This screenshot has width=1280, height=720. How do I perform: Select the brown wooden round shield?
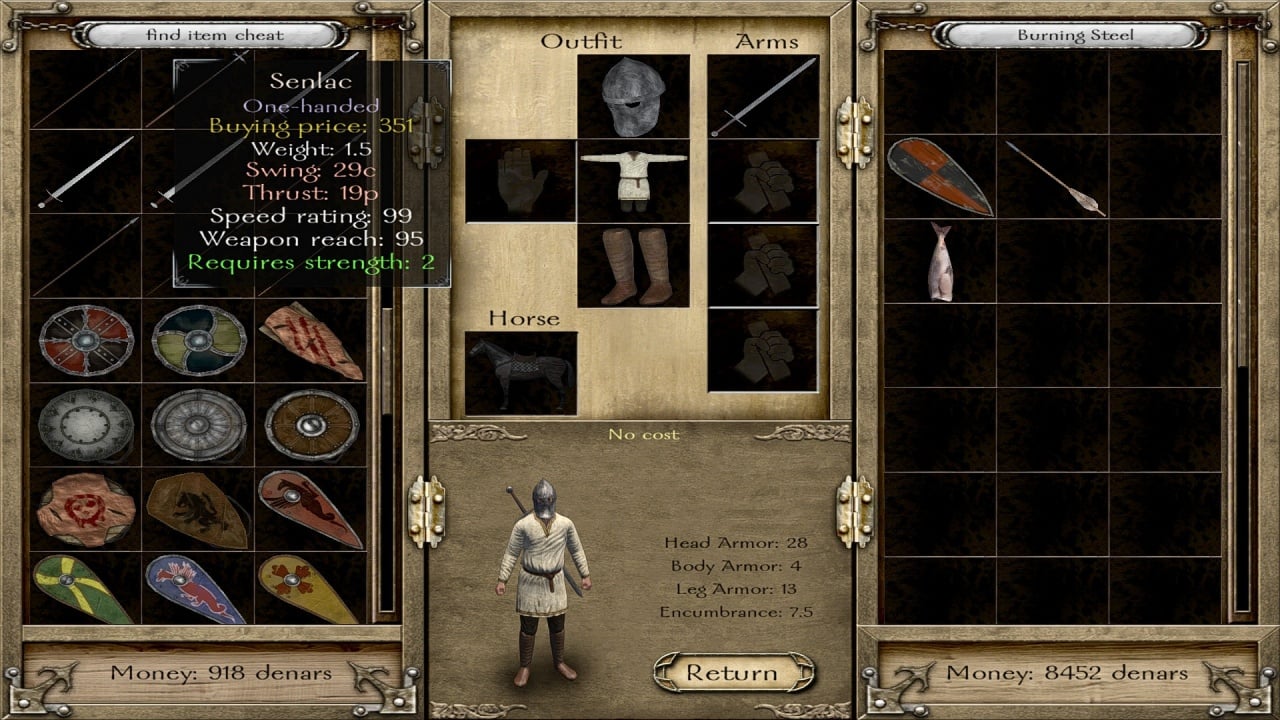pyautogui.click(x=311, y=424)
